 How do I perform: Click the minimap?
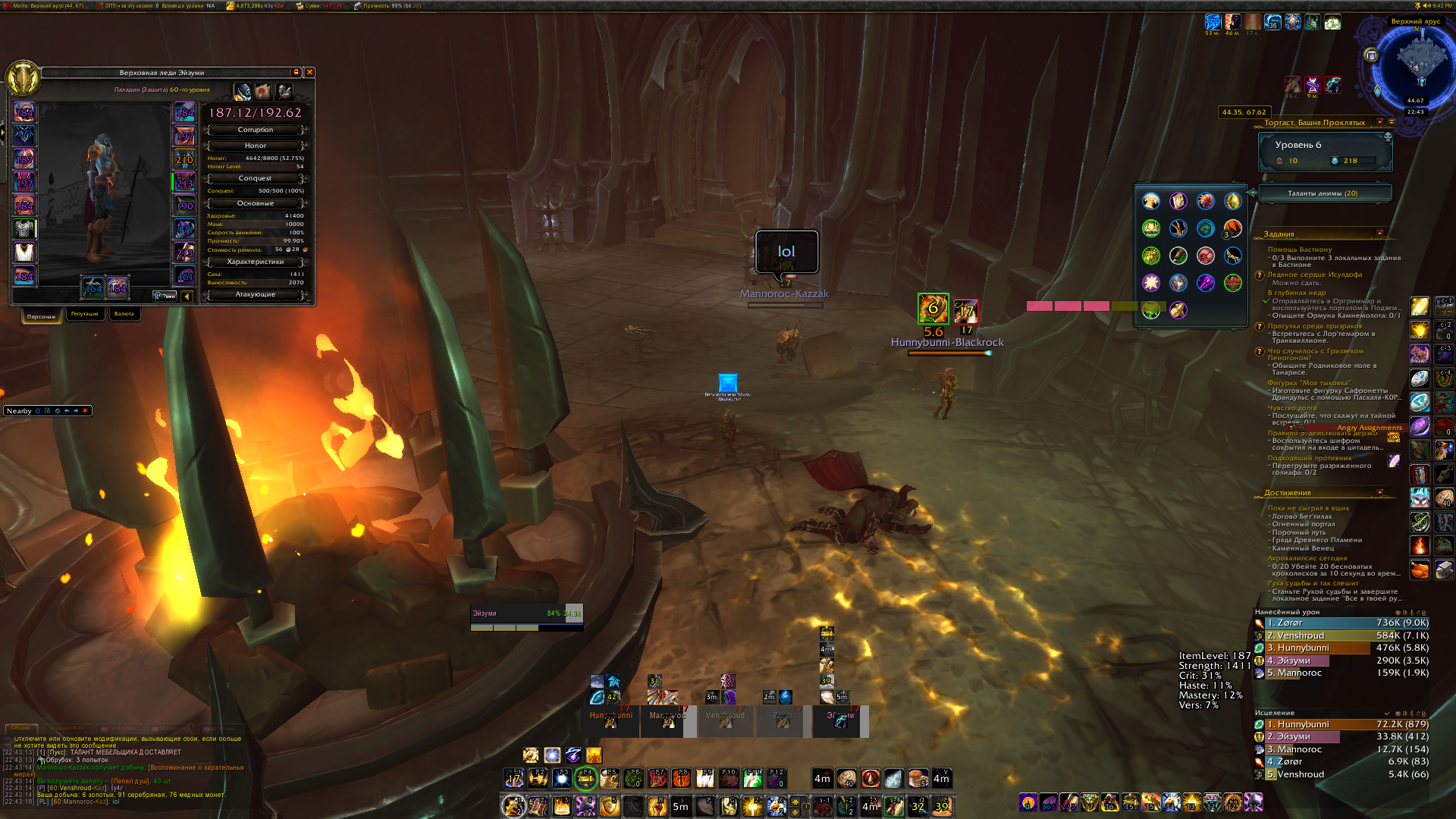(1415, 64)
